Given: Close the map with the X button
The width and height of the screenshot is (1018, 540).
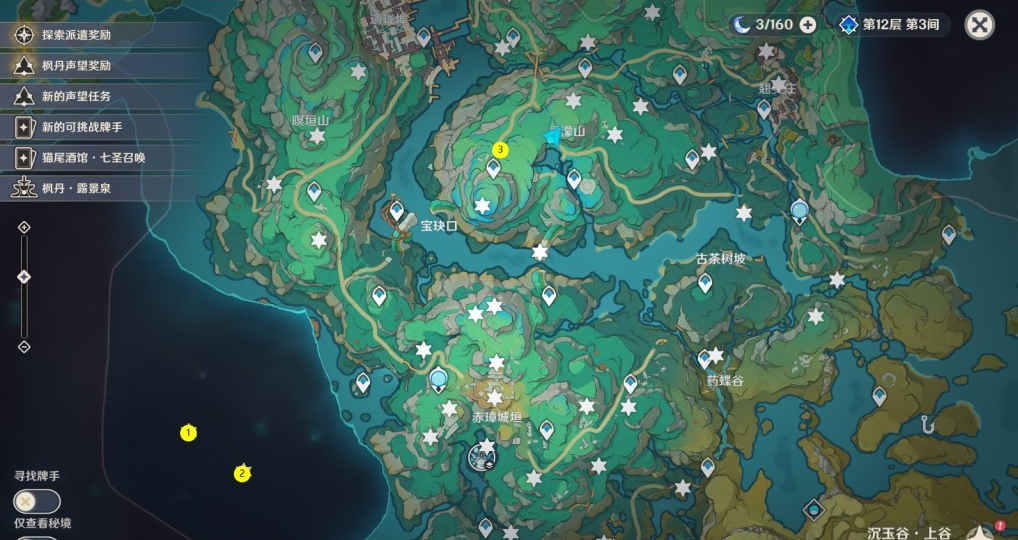Looking at the screenshot, I should coord(979,25).
